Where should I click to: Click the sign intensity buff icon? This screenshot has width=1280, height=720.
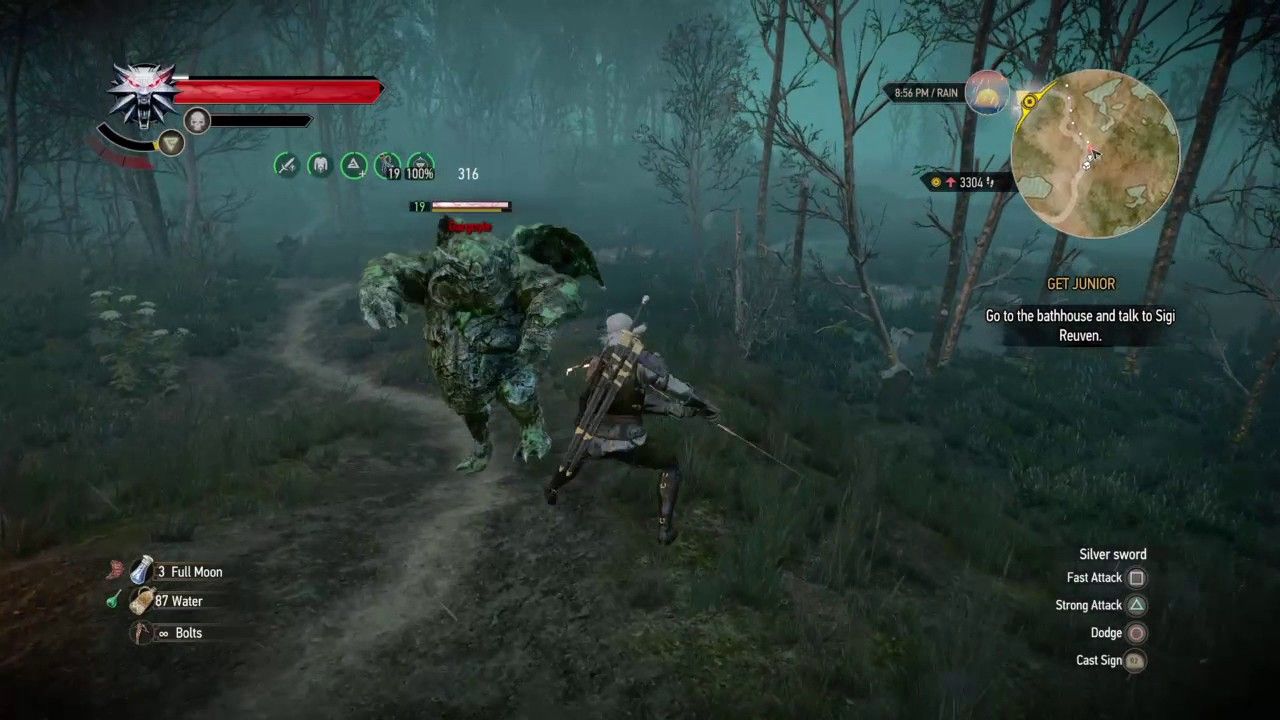[x=354, y=165]
